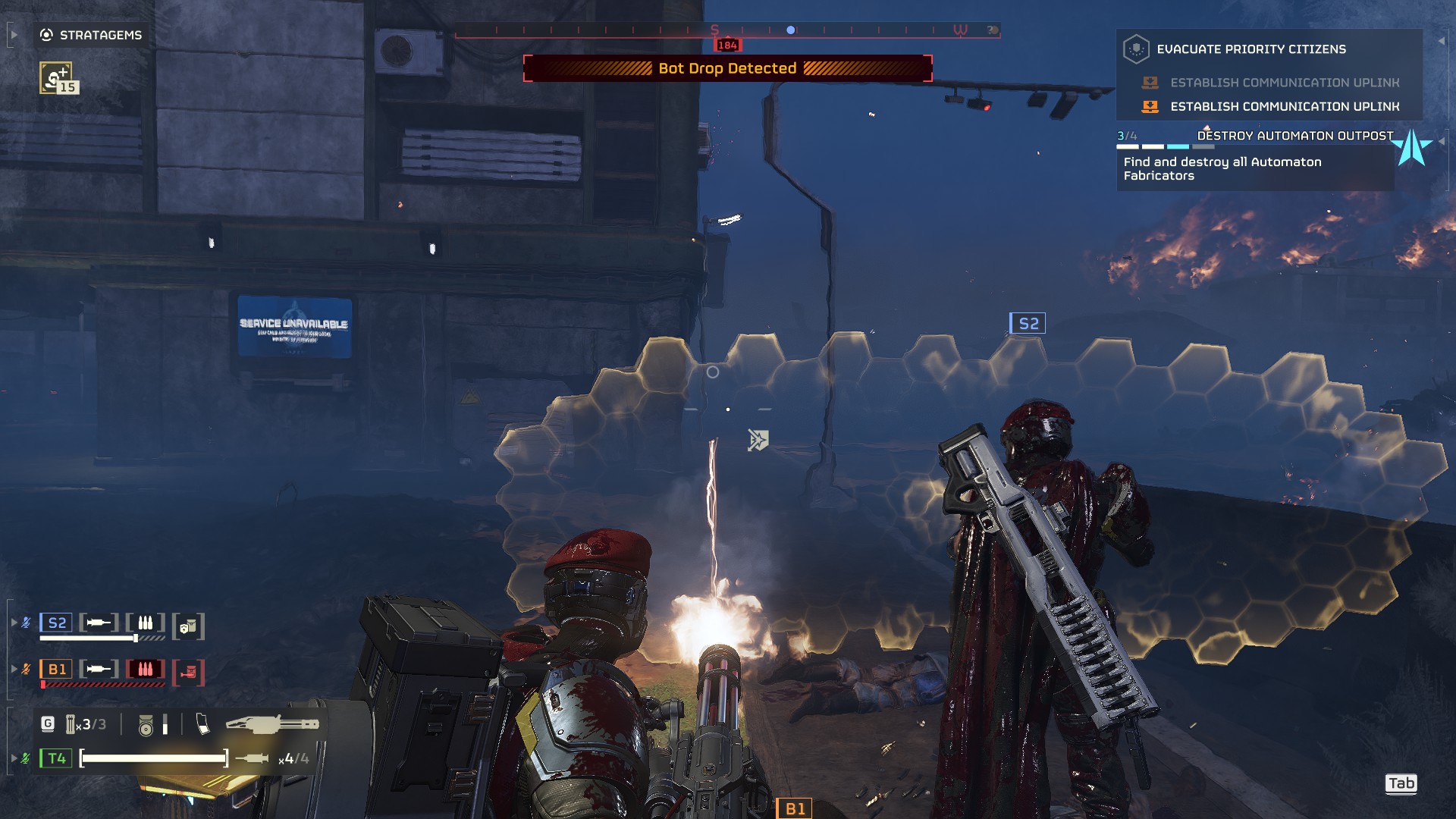
Task: Select the stratagem icon showing 15
Action: pyautogui.click(x=57, y=78)
